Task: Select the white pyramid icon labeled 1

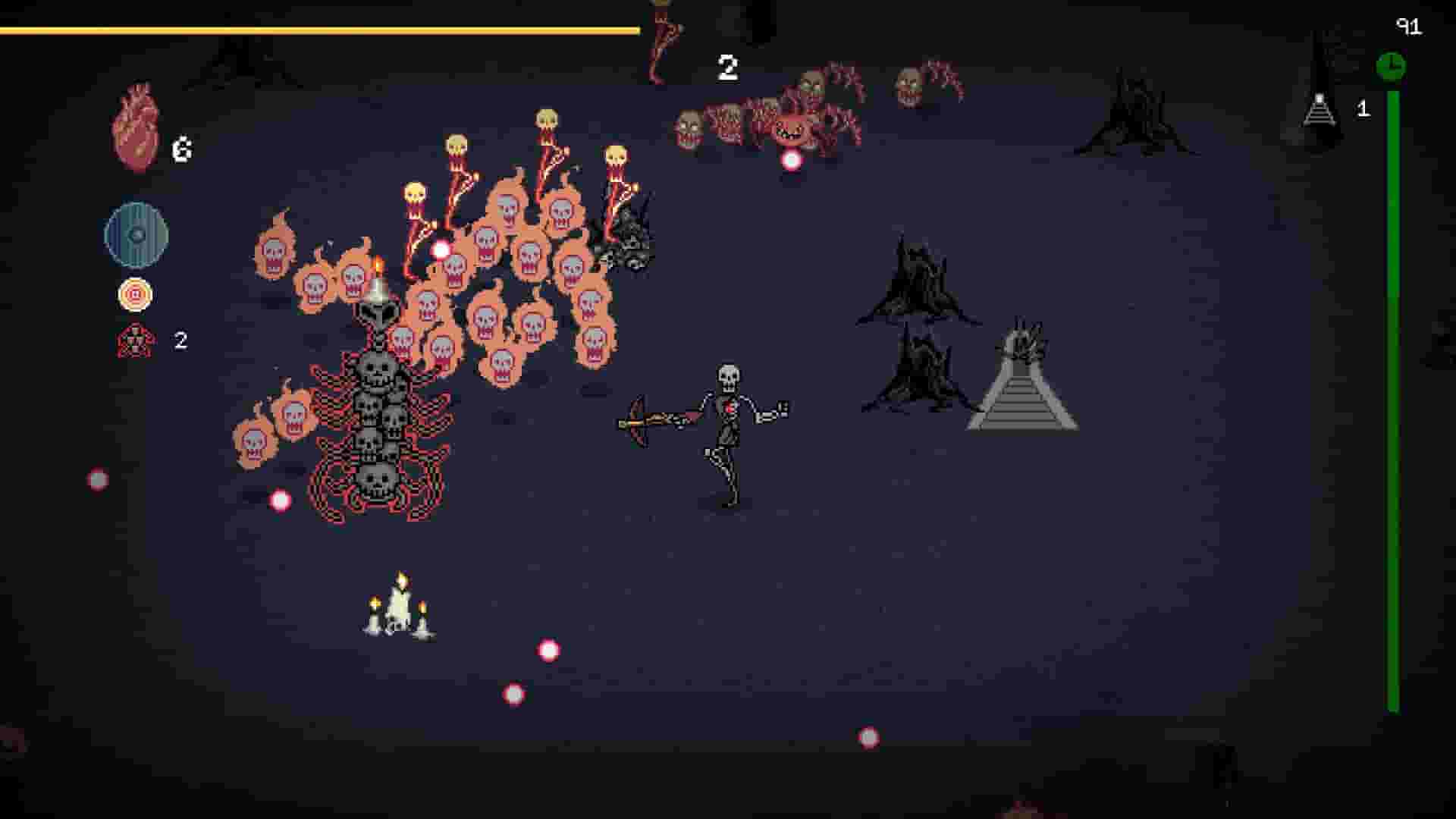Action: (x=1319, y=110)
